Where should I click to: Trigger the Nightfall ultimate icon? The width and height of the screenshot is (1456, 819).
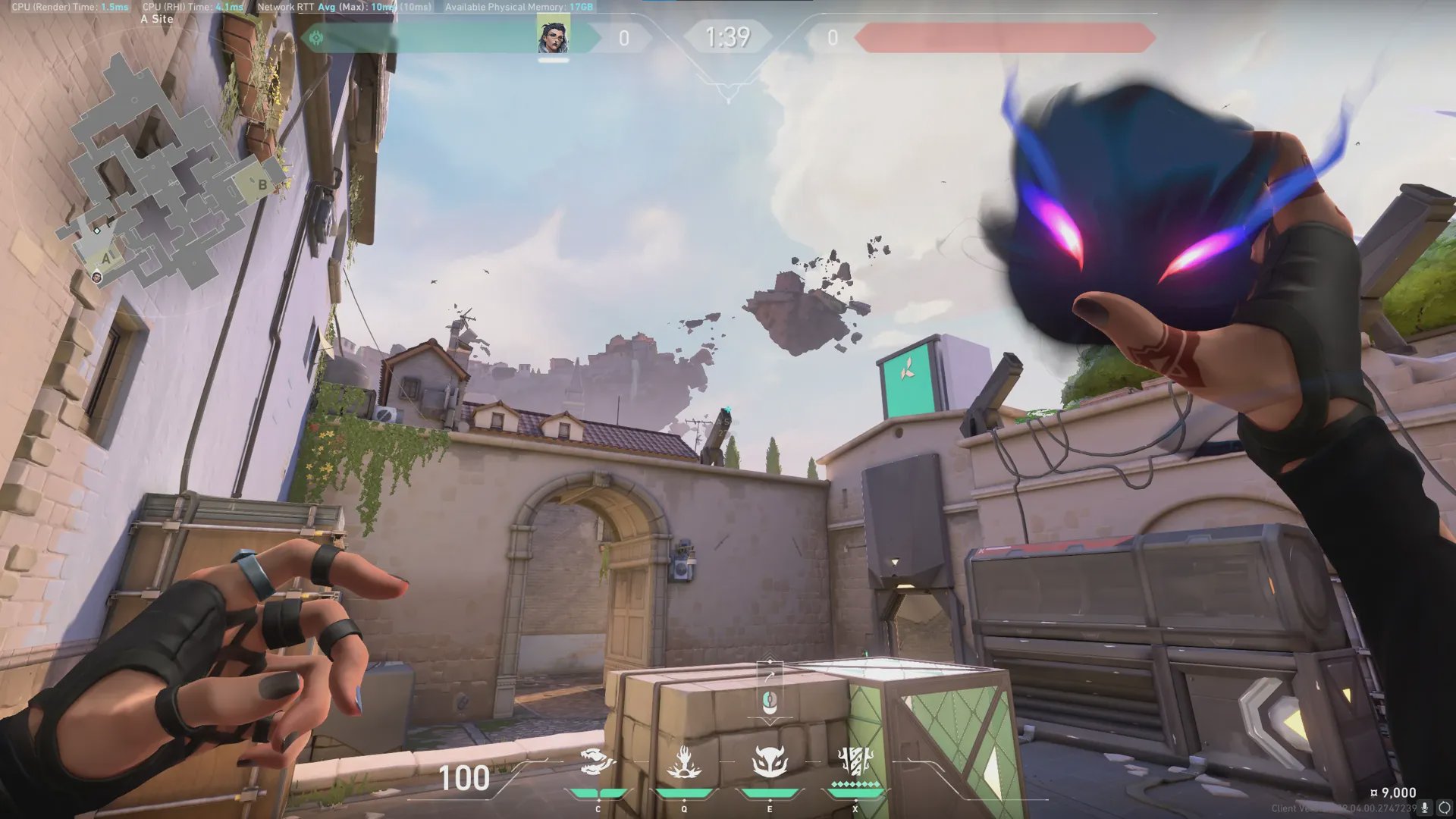point(855,761)
